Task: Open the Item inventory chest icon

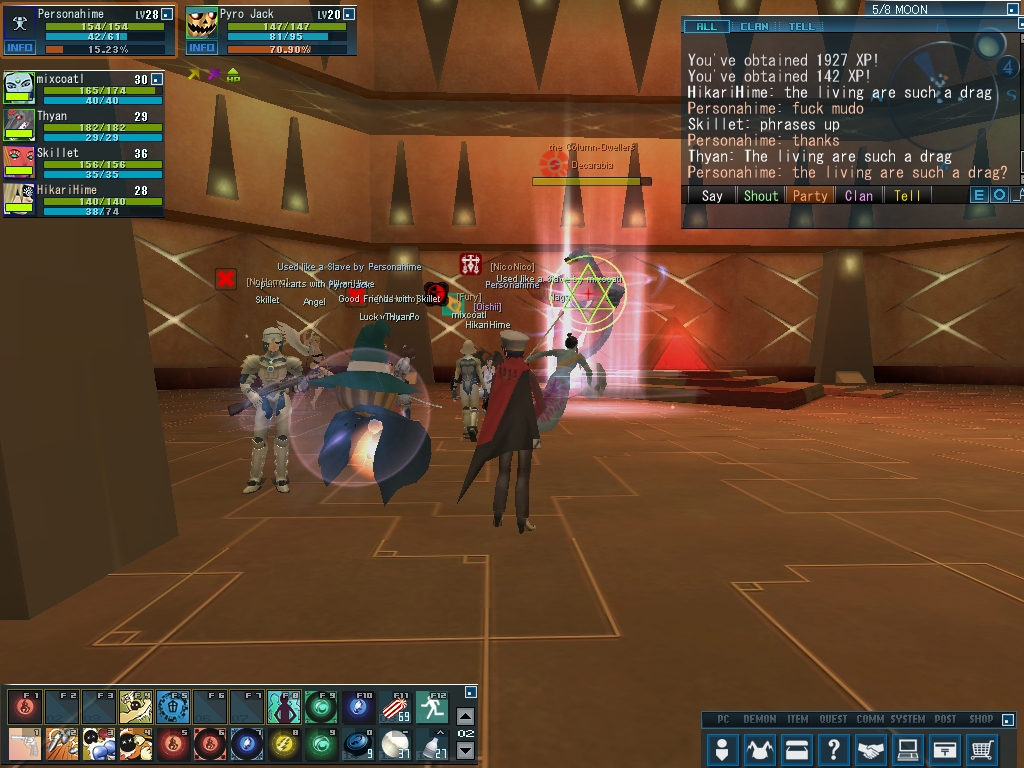Action: (x=796, y=748)
